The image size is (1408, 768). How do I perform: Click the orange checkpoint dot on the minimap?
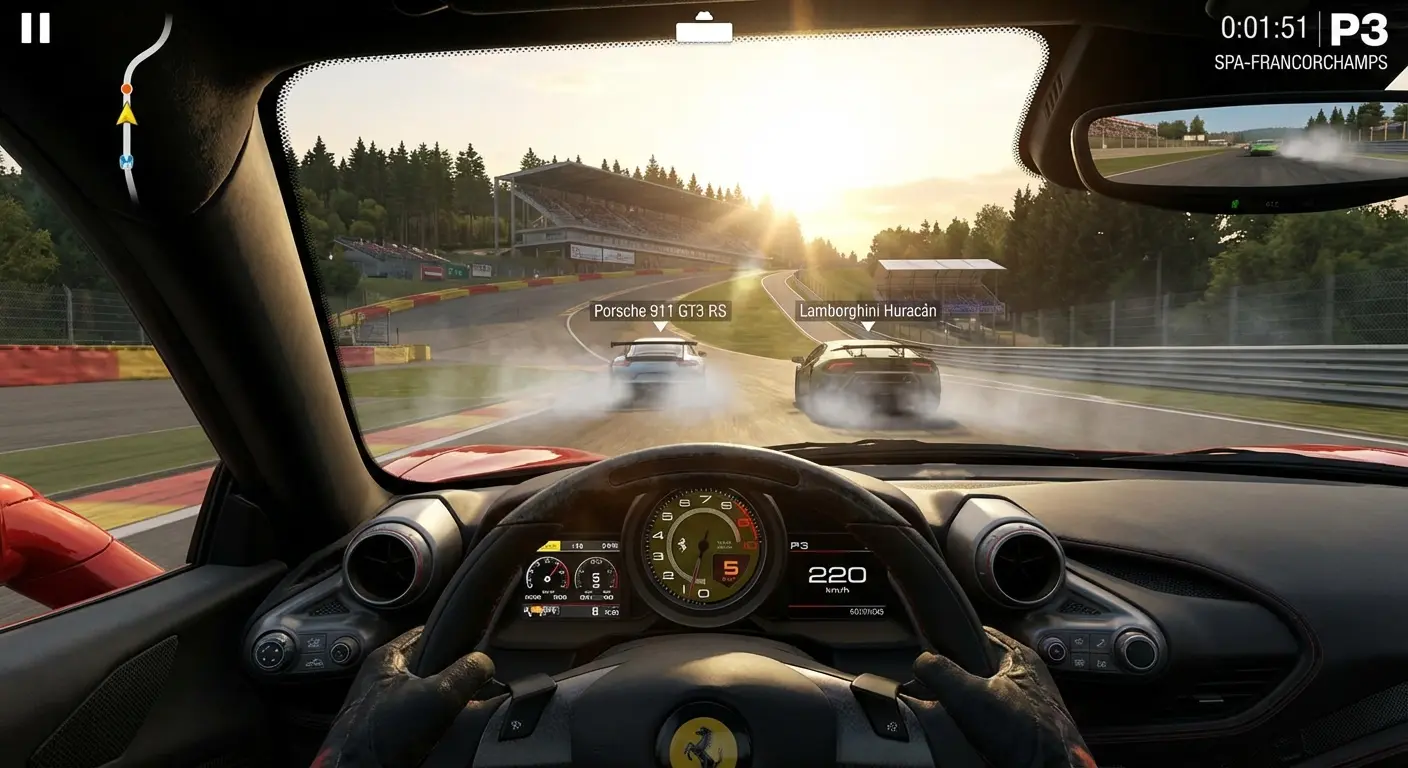(126, 88)
